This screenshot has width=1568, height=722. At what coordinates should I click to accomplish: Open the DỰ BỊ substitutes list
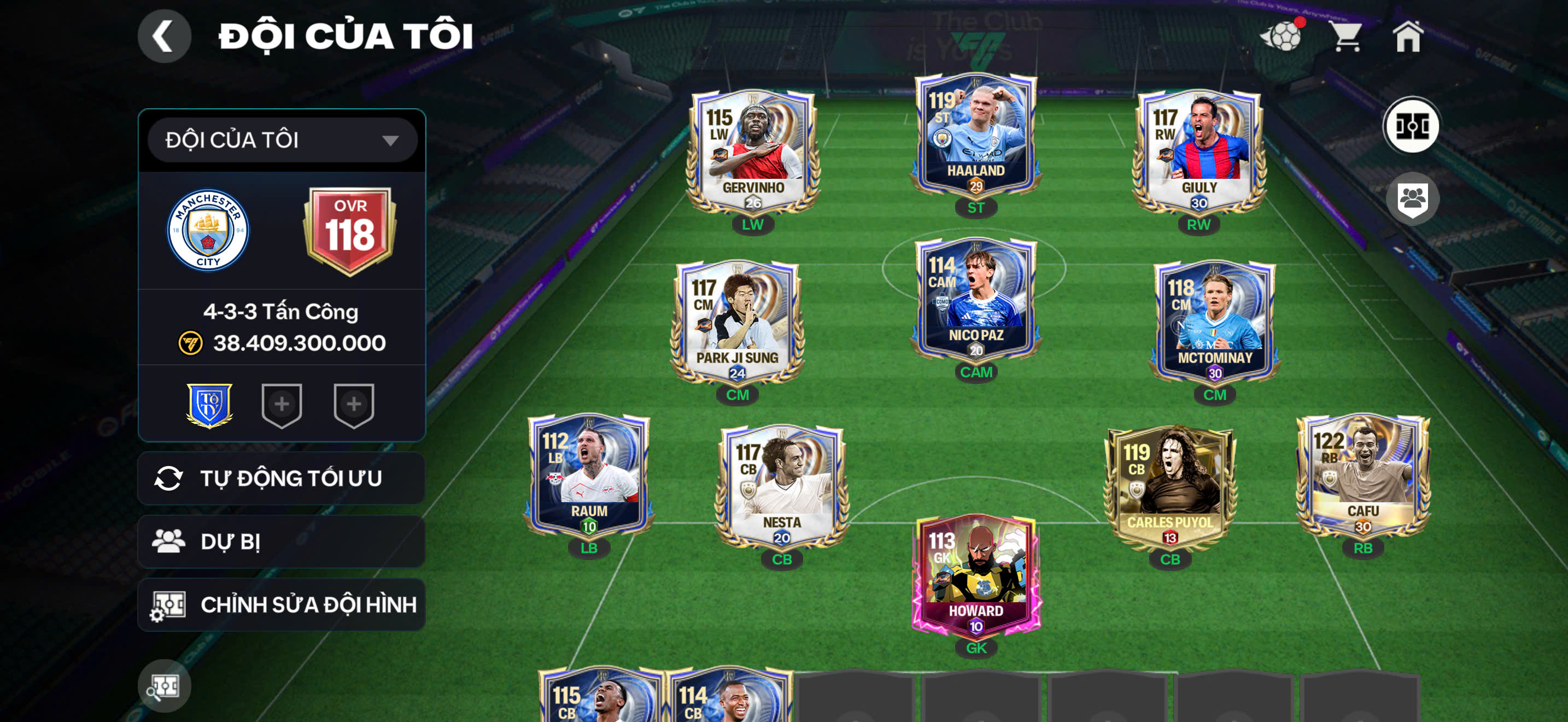(282, 542)
